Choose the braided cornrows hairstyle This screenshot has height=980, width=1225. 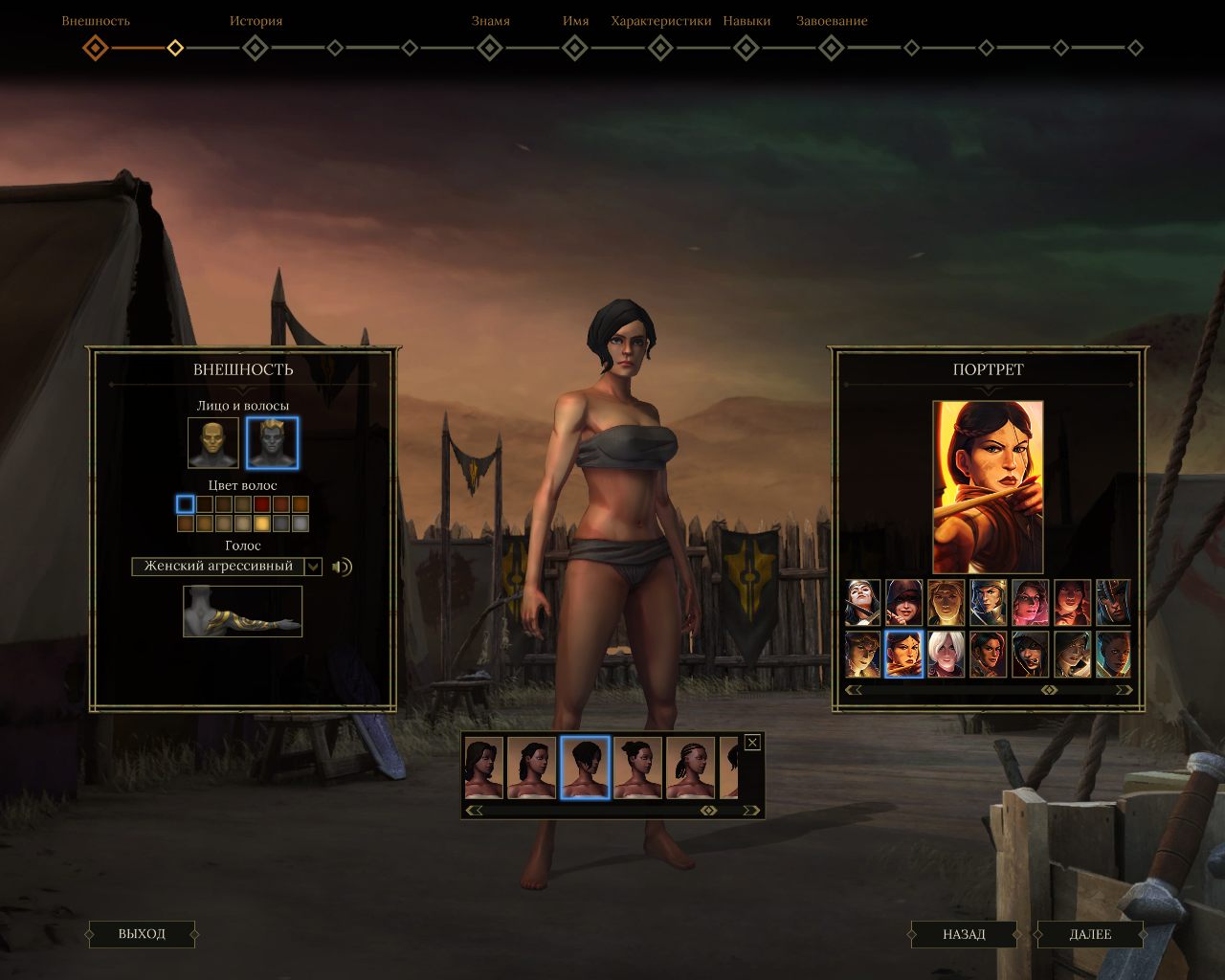coord(690,768)
